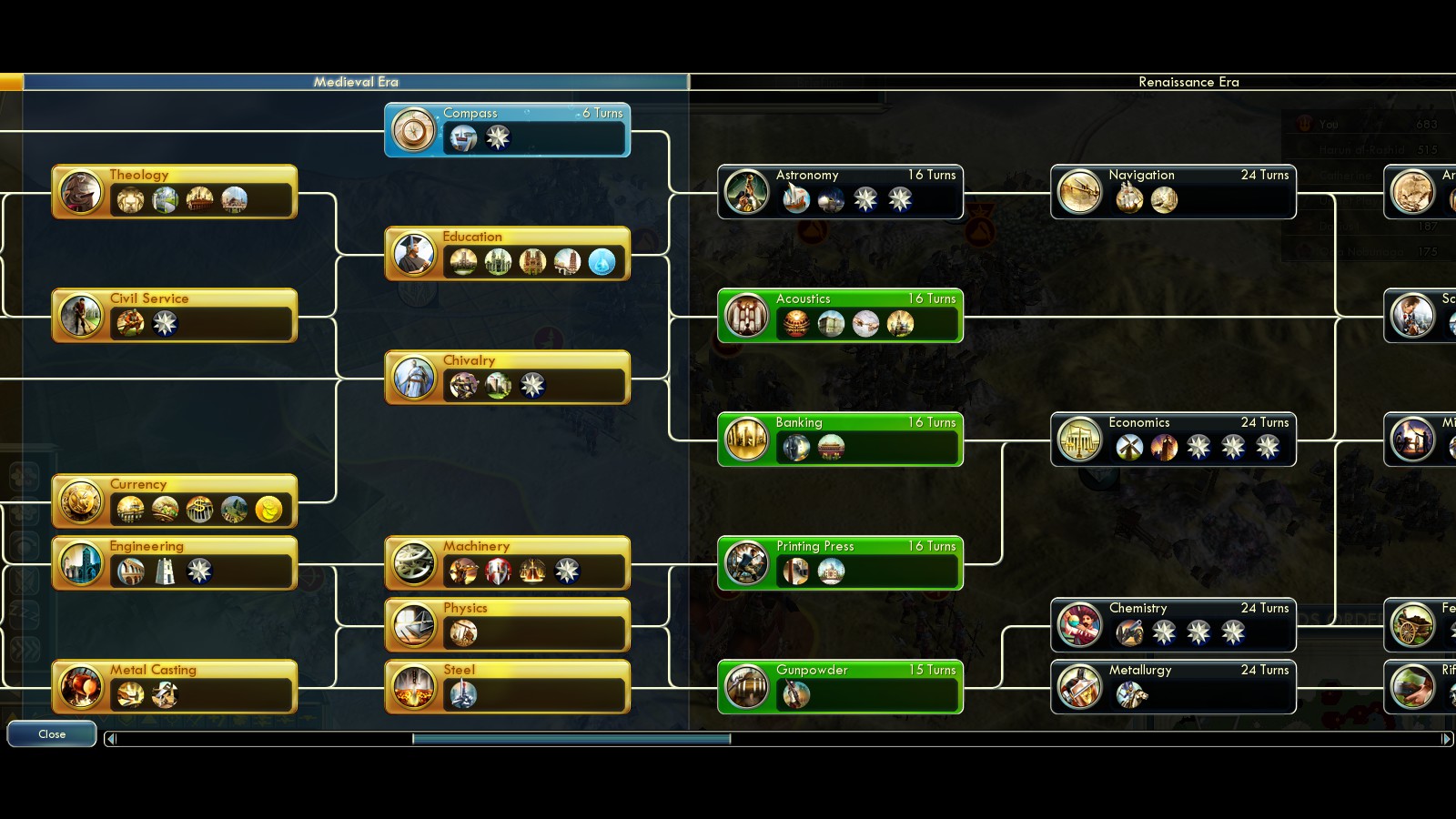Open the Machinery technology entry
Screen dimensions: 1456x819
click(507, 563)
